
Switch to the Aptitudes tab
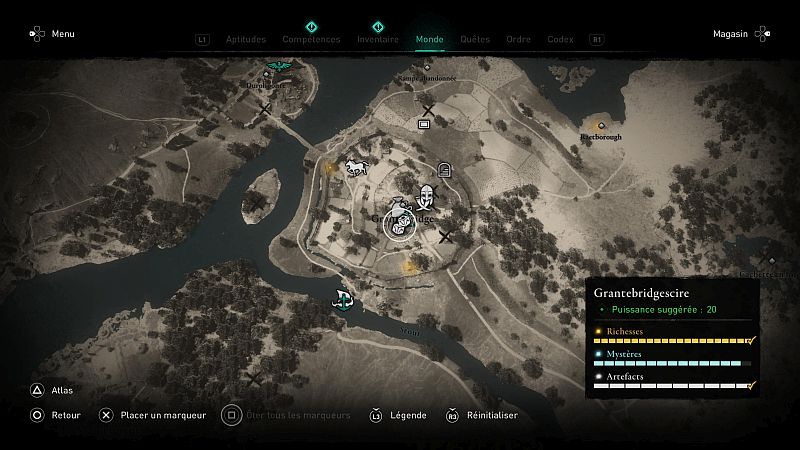[x=246, y=40]
